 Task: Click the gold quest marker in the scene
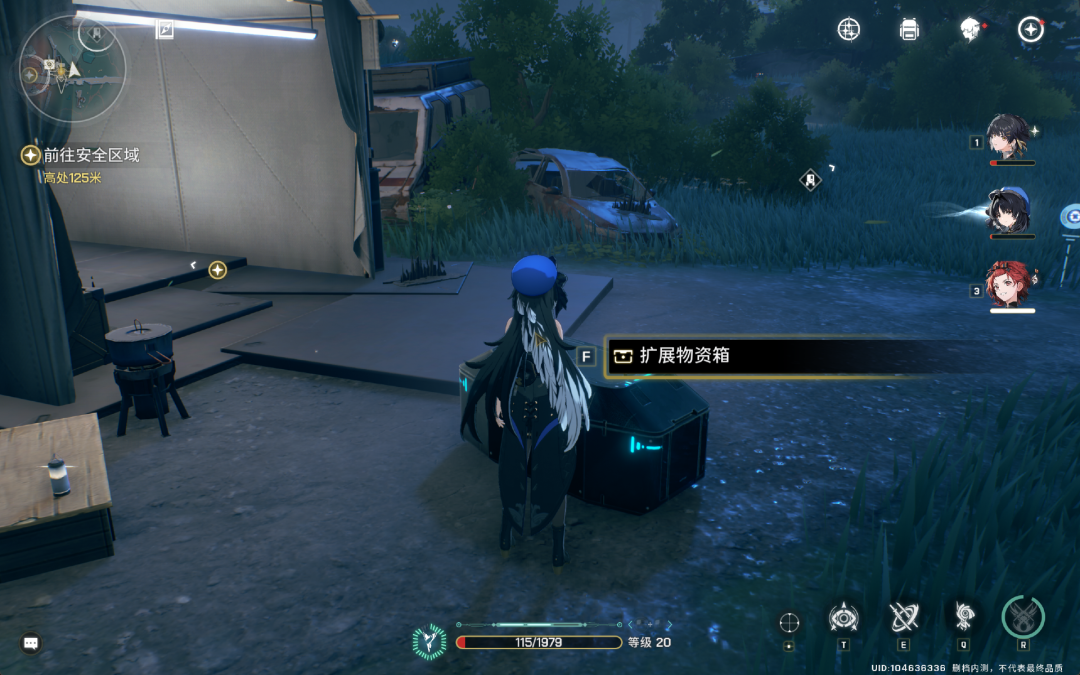(x=217, y=270)
